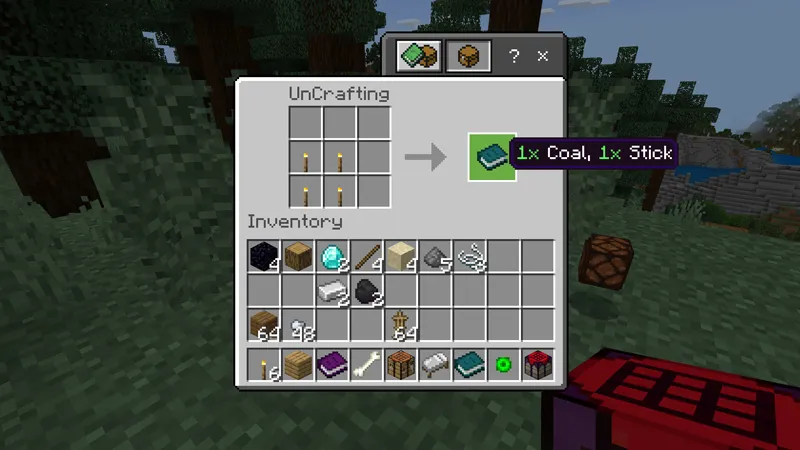Close the UnCrafting window

[543, 57]
